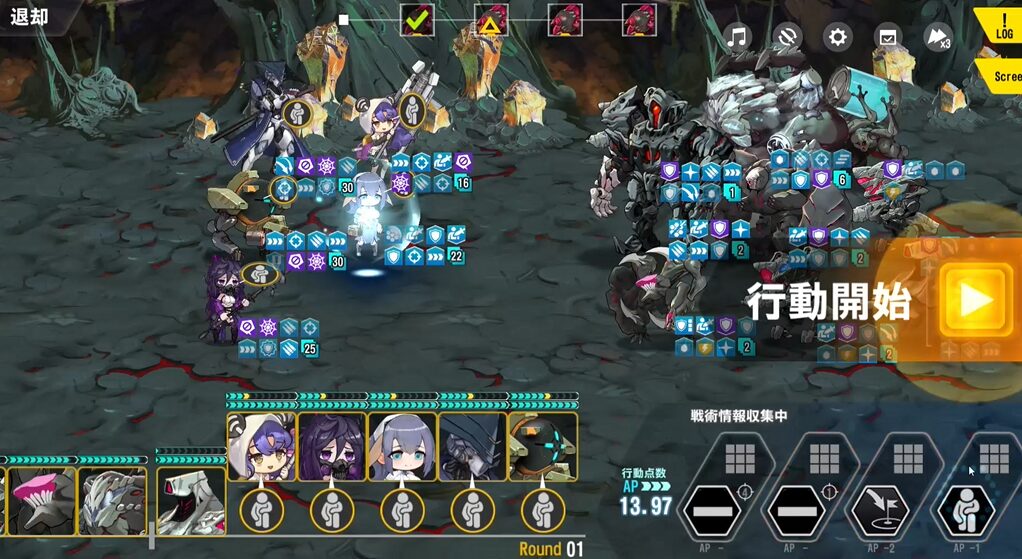Click the yellow Screen button
Image resolution: width=1022 pixels, height=559 pixels.
pyautogui.click(x=1003, y=76)
